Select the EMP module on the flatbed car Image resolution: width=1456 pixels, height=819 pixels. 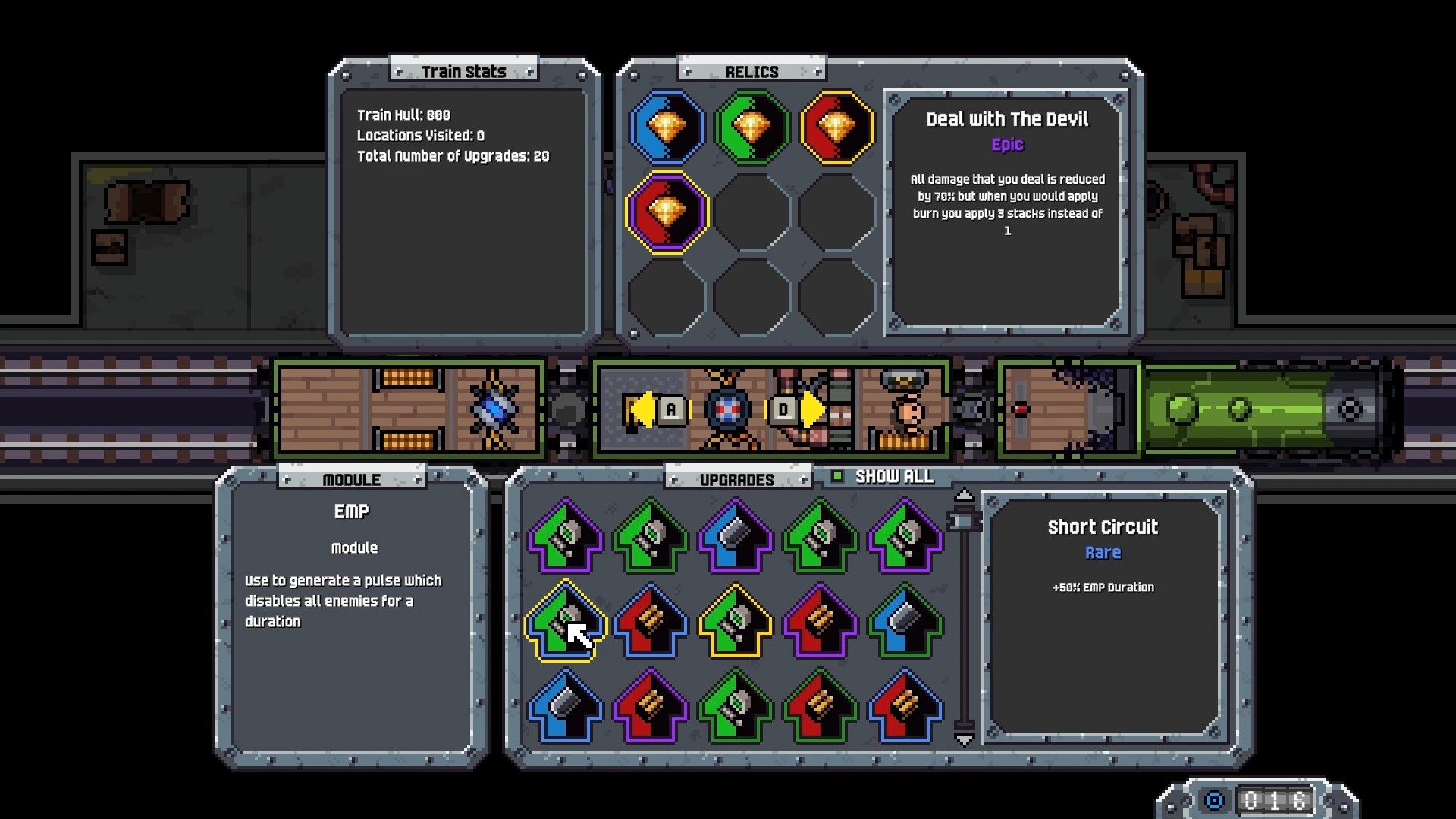point(492,408)
